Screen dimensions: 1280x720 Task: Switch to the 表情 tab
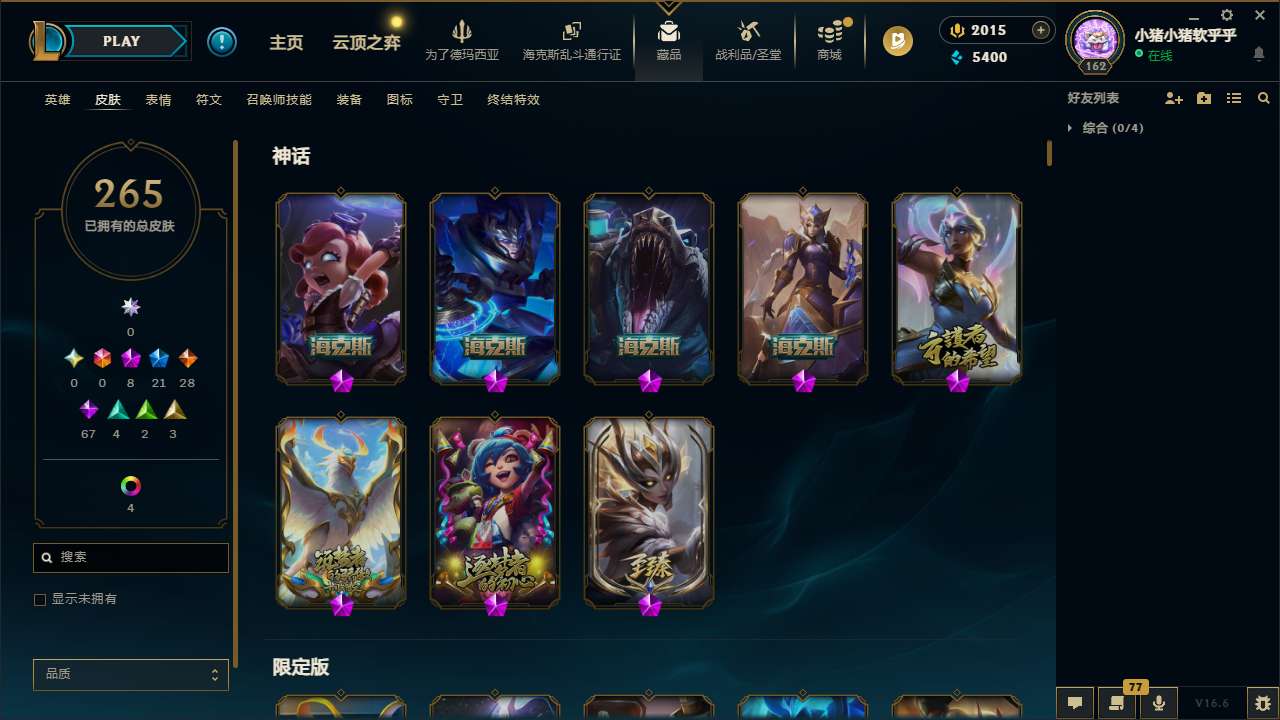pyautogui.click(x=157, y=100)
